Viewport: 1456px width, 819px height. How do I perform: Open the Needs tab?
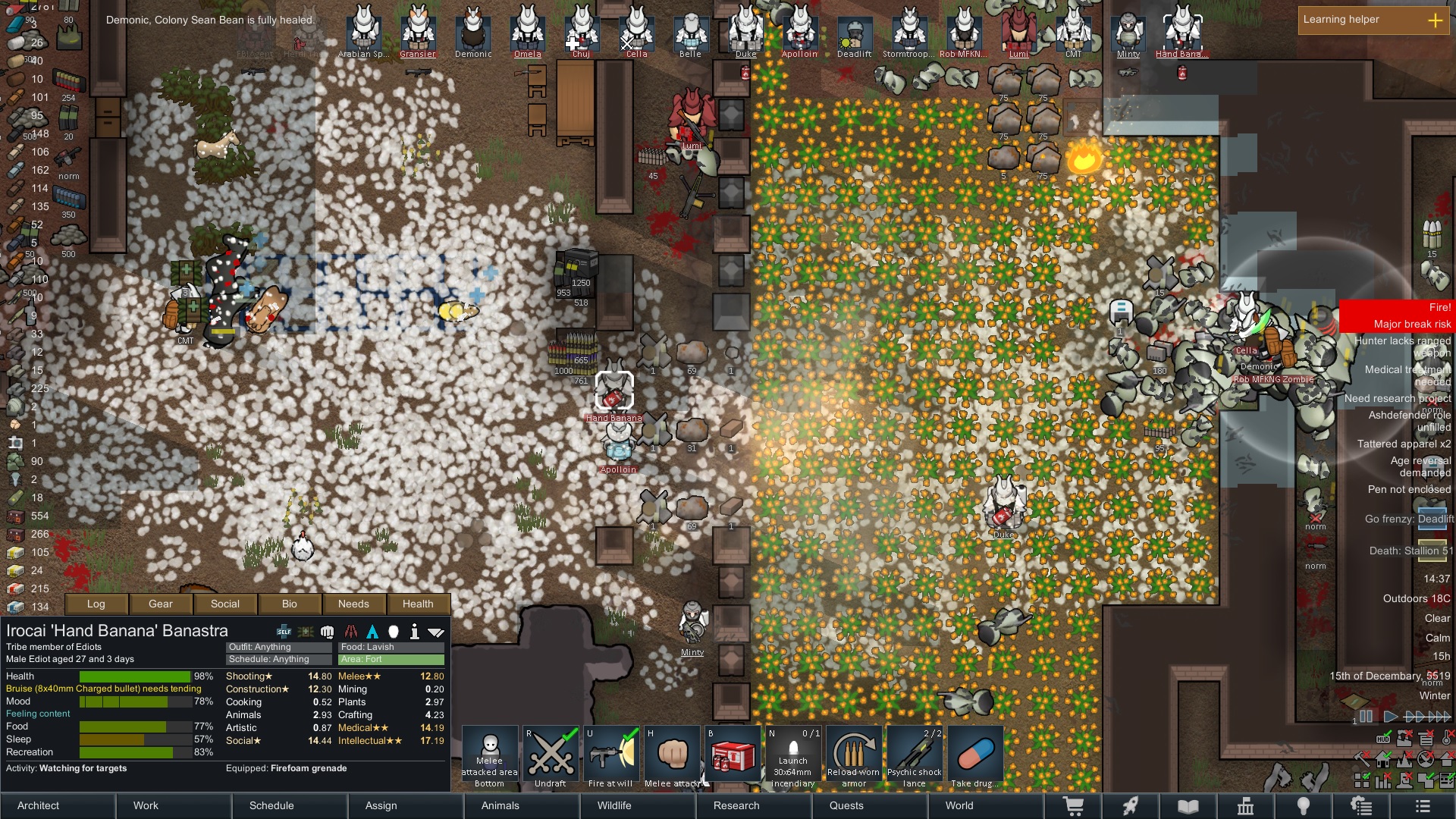coord(353,604)
